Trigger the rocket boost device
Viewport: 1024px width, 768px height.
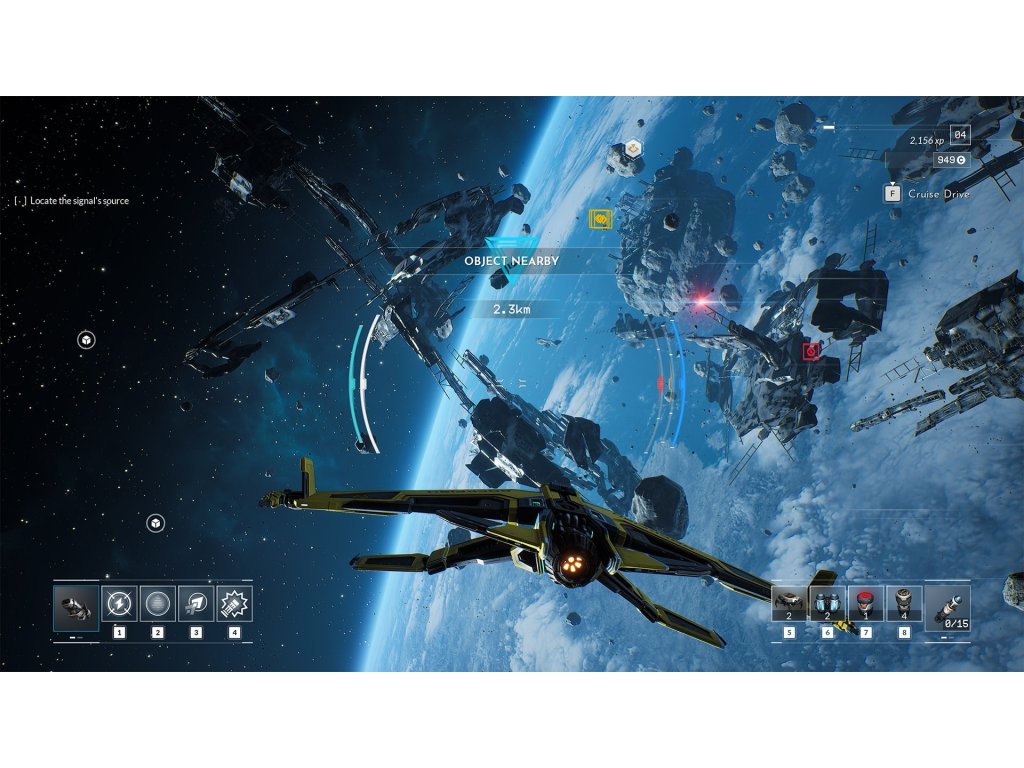196,603
